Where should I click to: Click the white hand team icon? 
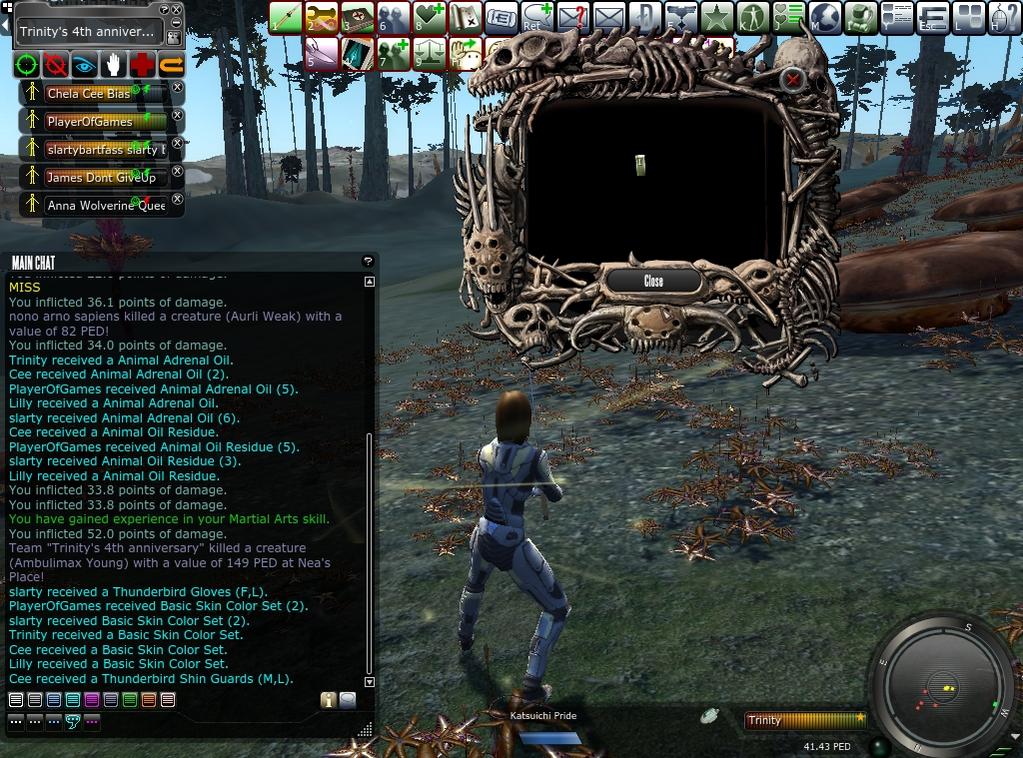pyautogui.click(x=114, y=66)
